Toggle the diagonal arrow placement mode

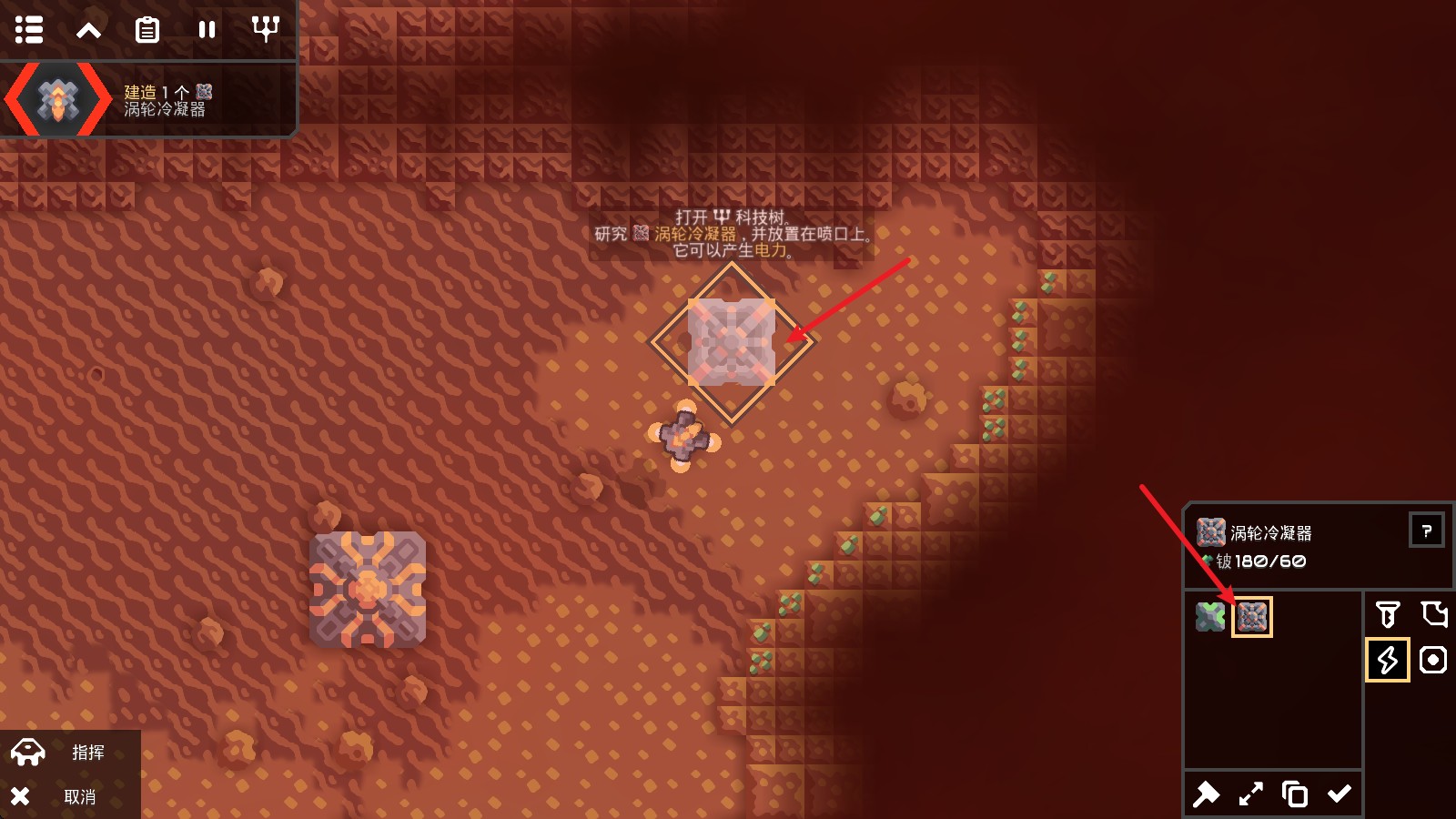(x=1250, y=794)
